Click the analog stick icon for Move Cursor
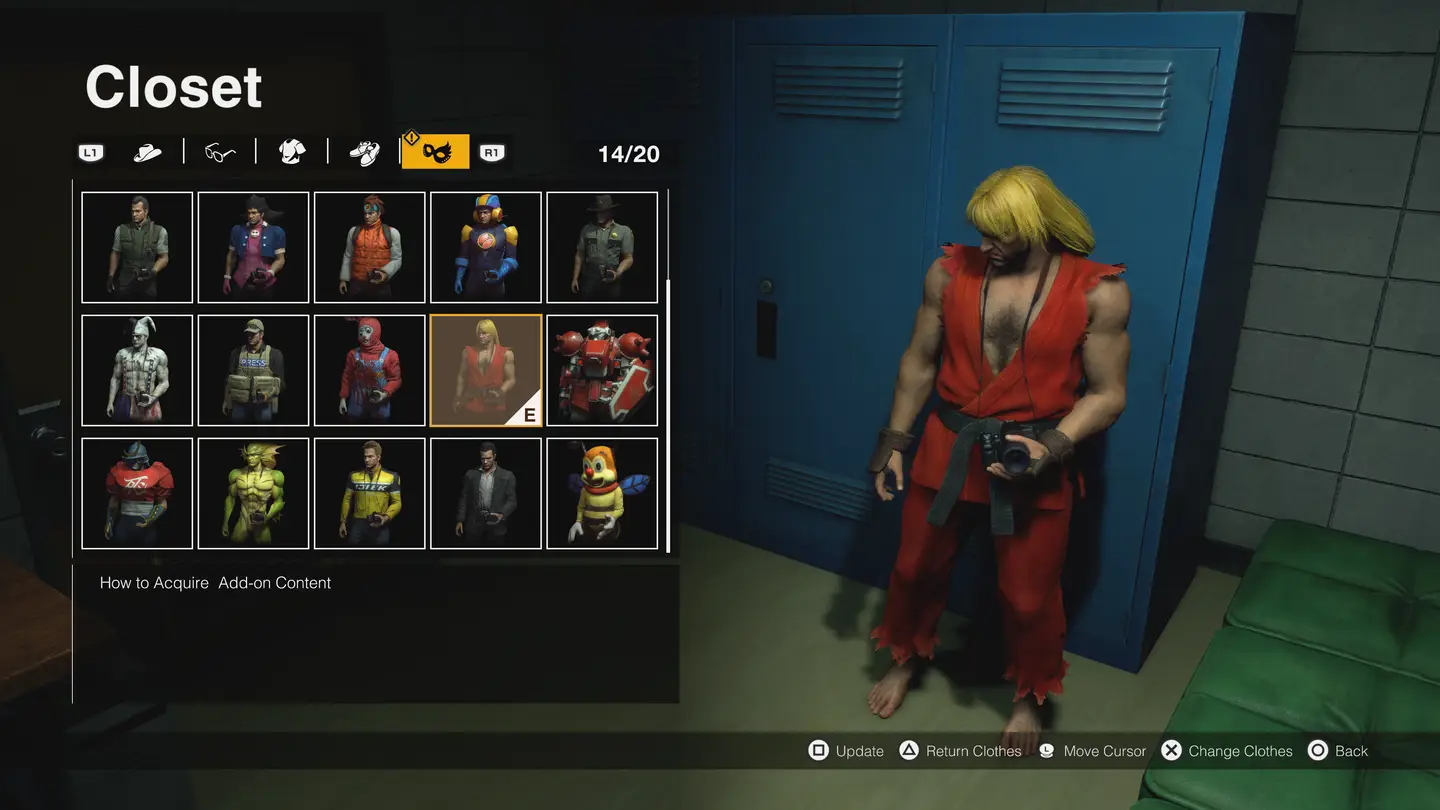1440x810 pixels. (1045, 750)
